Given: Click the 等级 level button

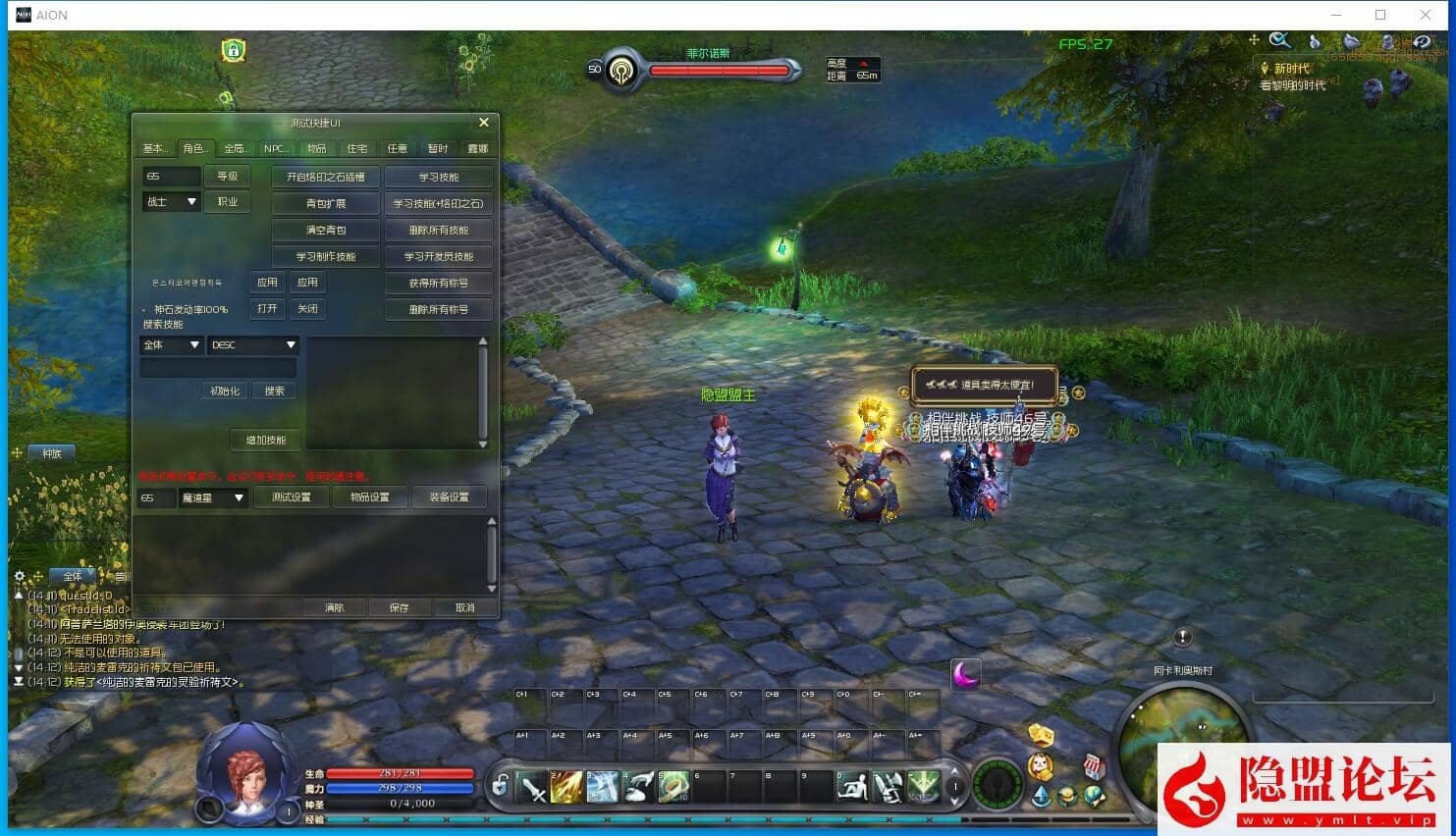Looking at the screenshot, I should [228, 177].
